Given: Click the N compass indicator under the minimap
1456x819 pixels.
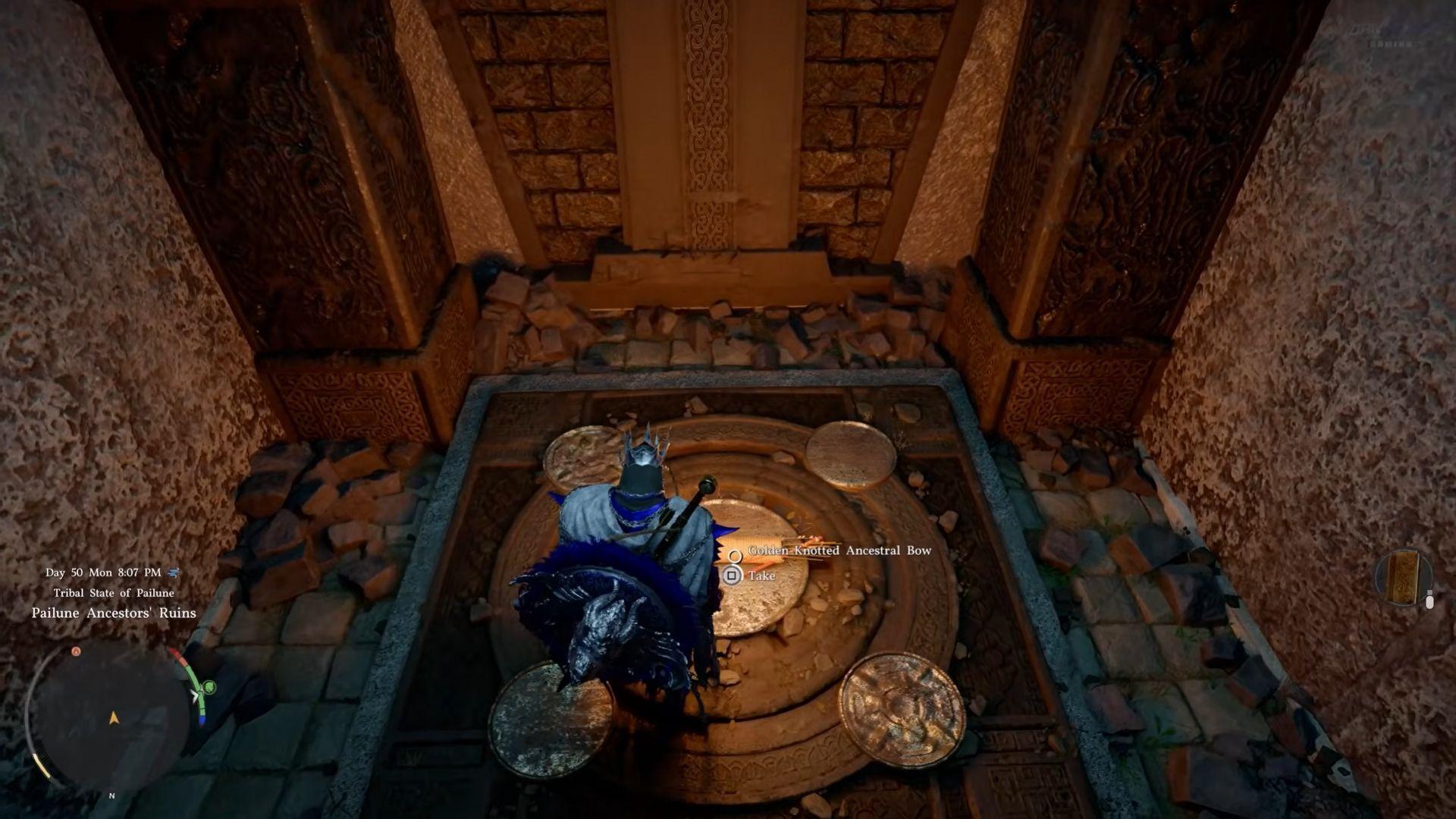Looking at the screenshot, I should pyautogui.click(x=111, y=795).
